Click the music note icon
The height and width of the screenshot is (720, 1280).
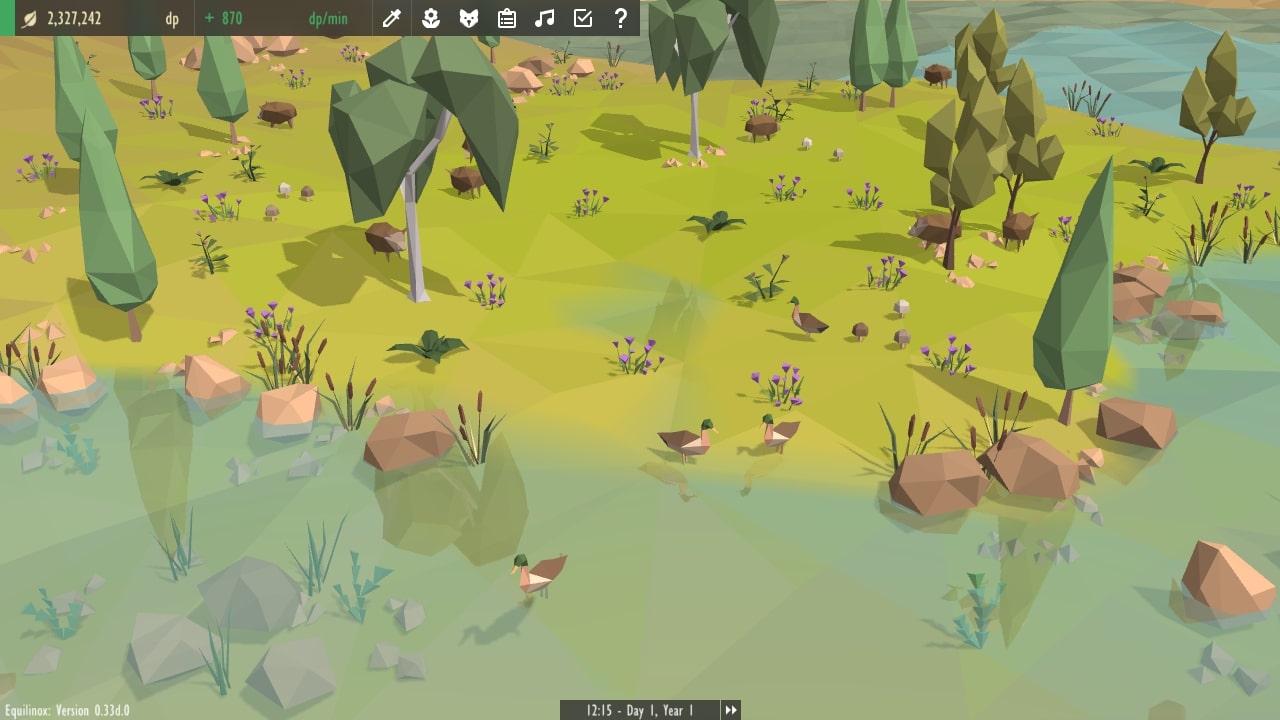click(544, 18)
